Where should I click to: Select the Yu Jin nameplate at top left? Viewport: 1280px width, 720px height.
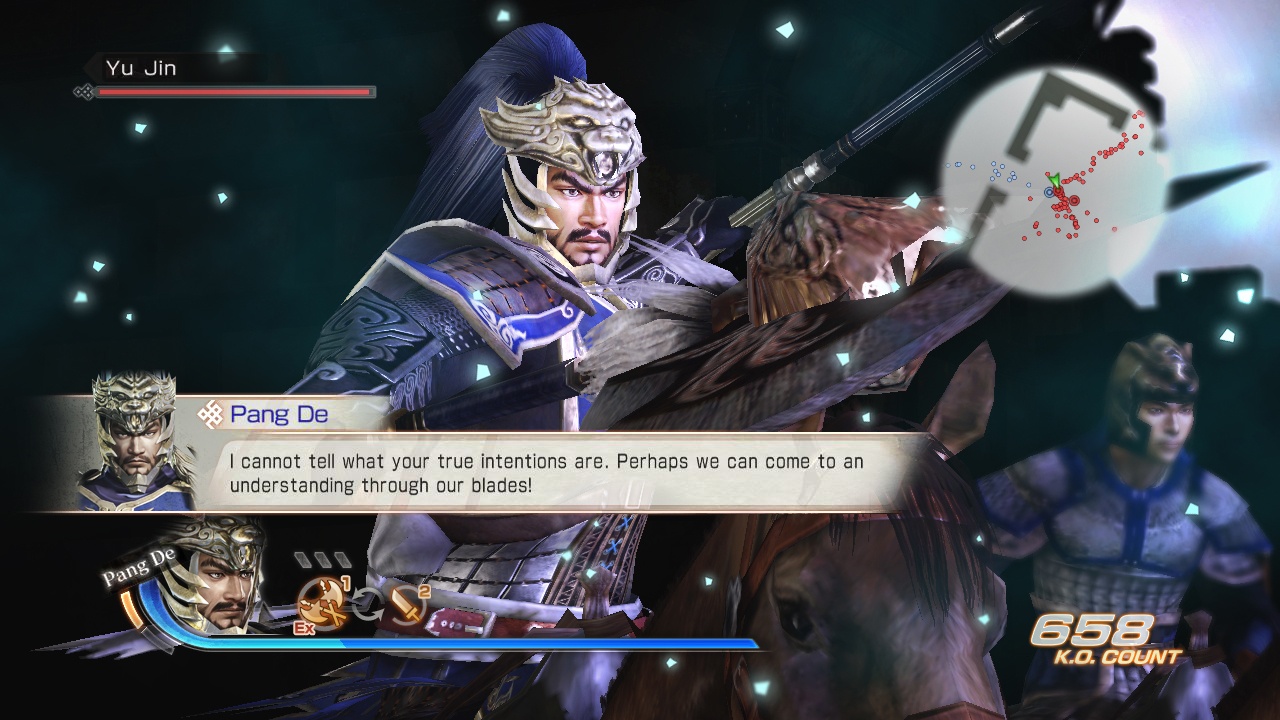coord(140,68)
